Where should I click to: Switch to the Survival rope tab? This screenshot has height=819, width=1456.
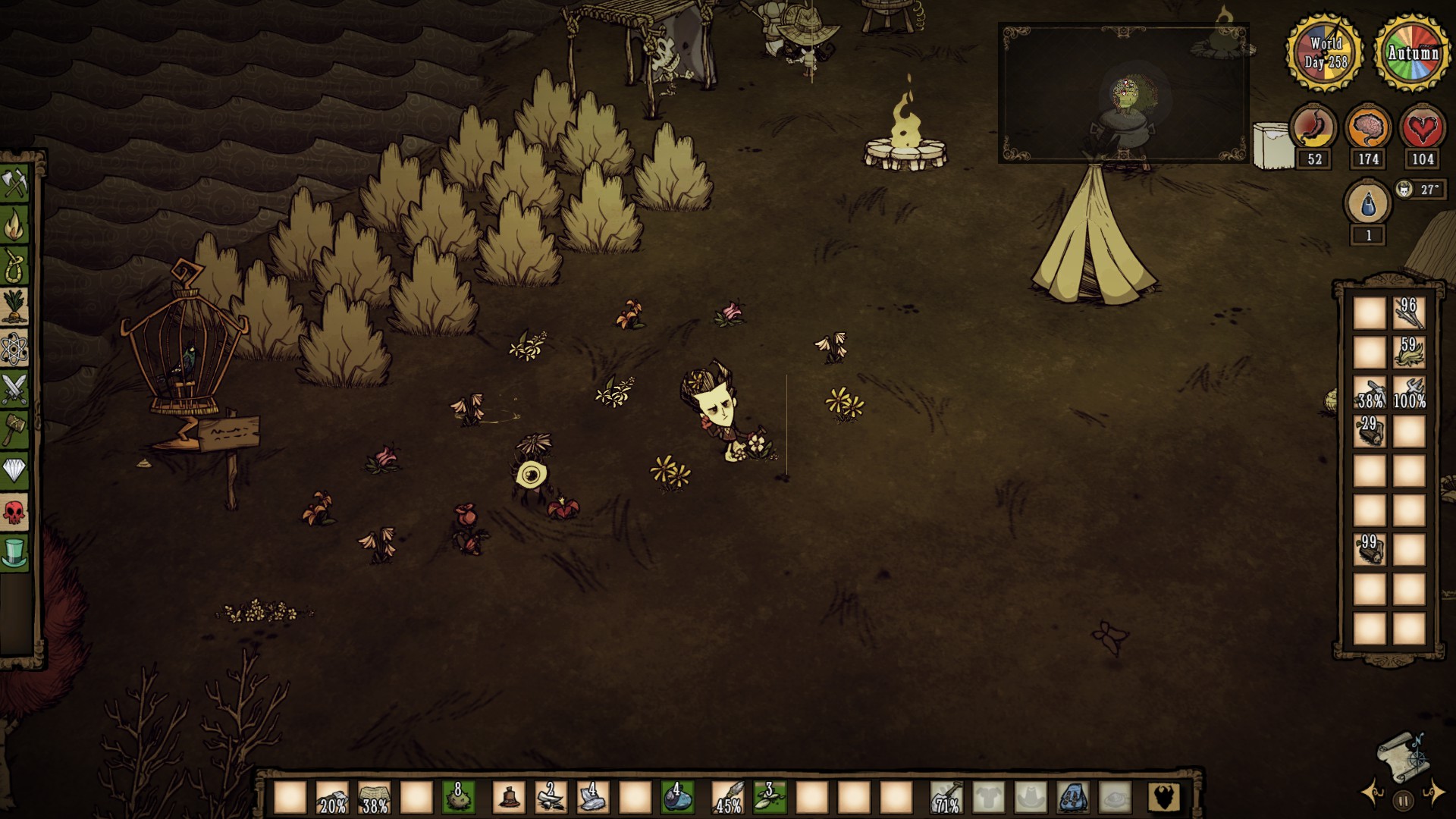tap(14, 266)
